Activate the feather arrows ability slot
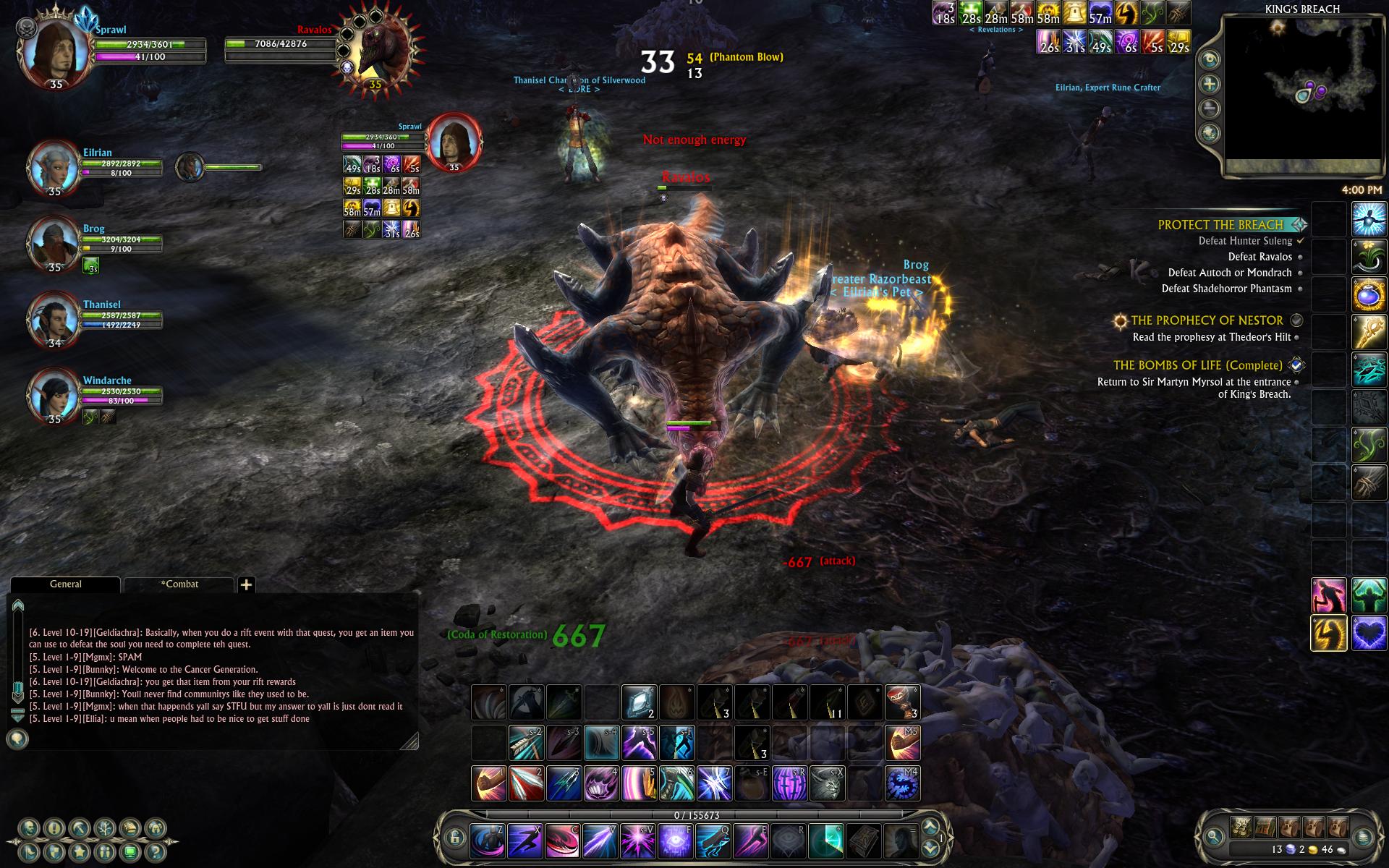 coord(526,744)
